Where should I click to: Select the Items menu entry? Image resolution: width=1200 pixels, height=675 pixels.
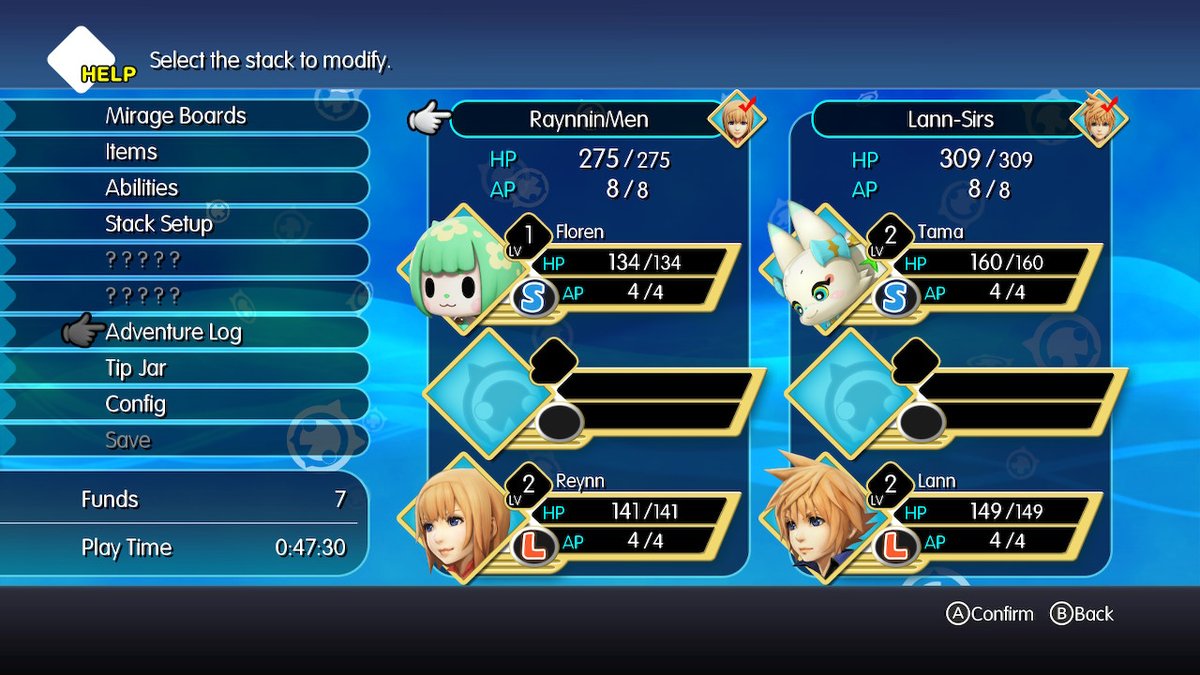pyautogui.click(x=132, y=152)
